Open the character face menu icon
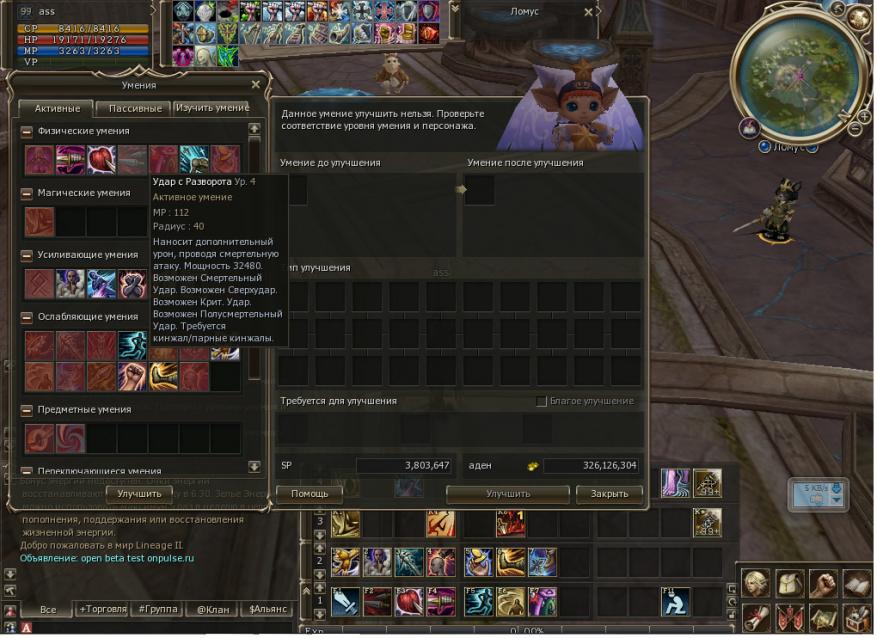This screenshot has width=877, height=638. 754,583
